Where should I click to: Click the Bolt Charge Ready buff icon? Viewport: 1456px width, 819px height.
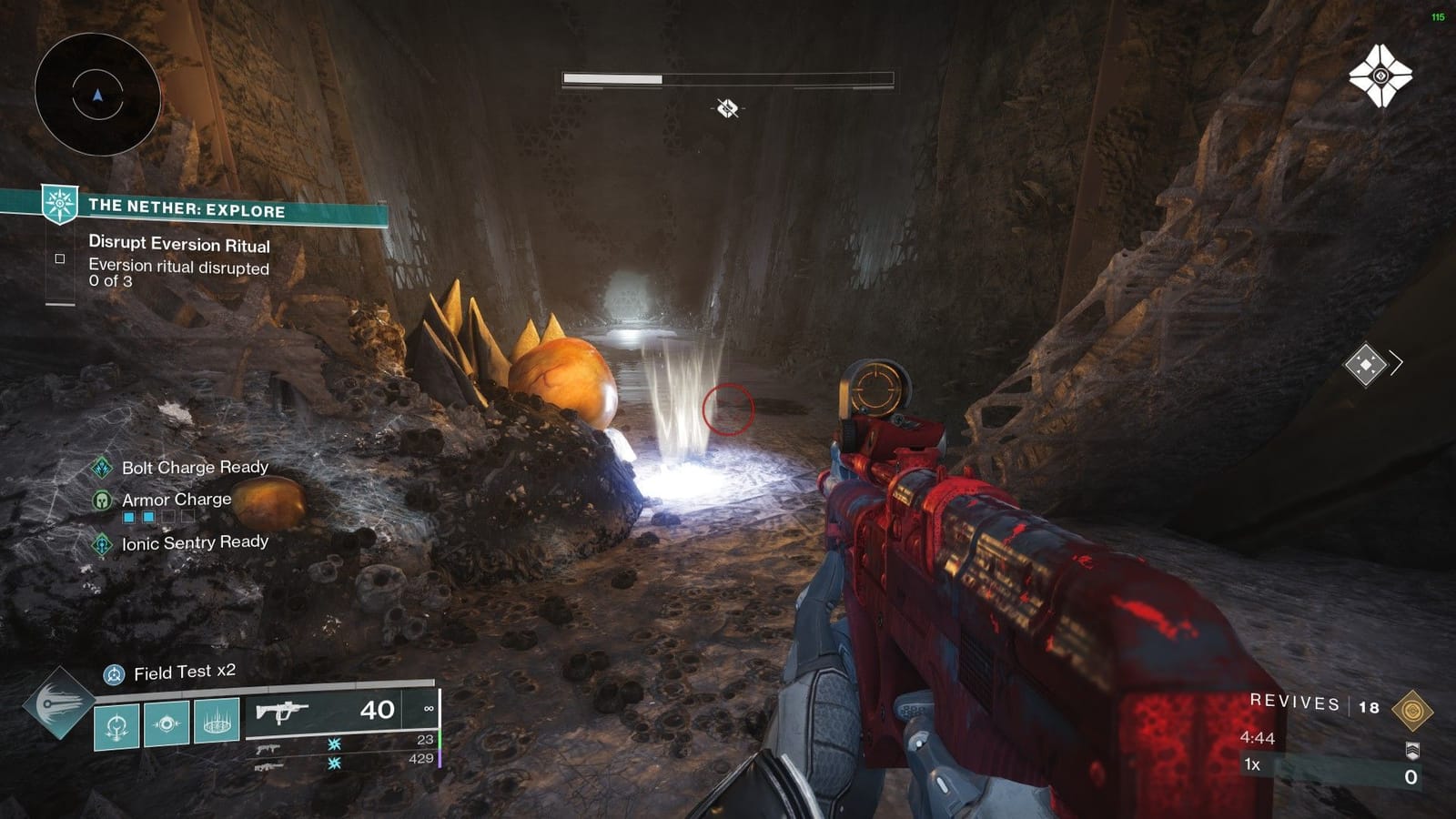pyautogui.click(x=102, y=468)
